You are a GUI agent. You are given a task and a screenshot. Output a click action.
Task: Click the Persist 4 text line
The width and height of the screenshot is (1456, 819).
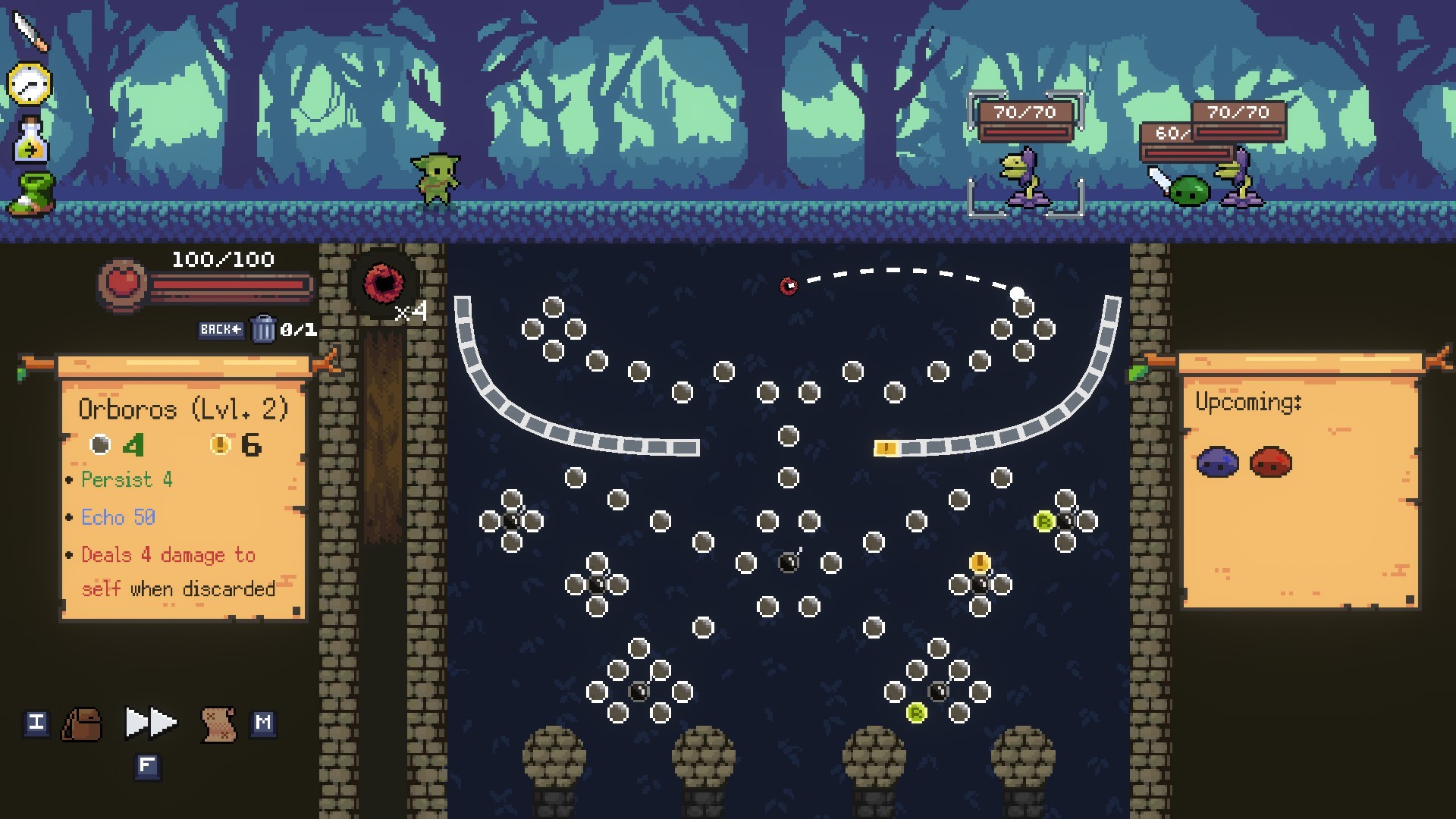pyautogui.click(x=125, y=479)
